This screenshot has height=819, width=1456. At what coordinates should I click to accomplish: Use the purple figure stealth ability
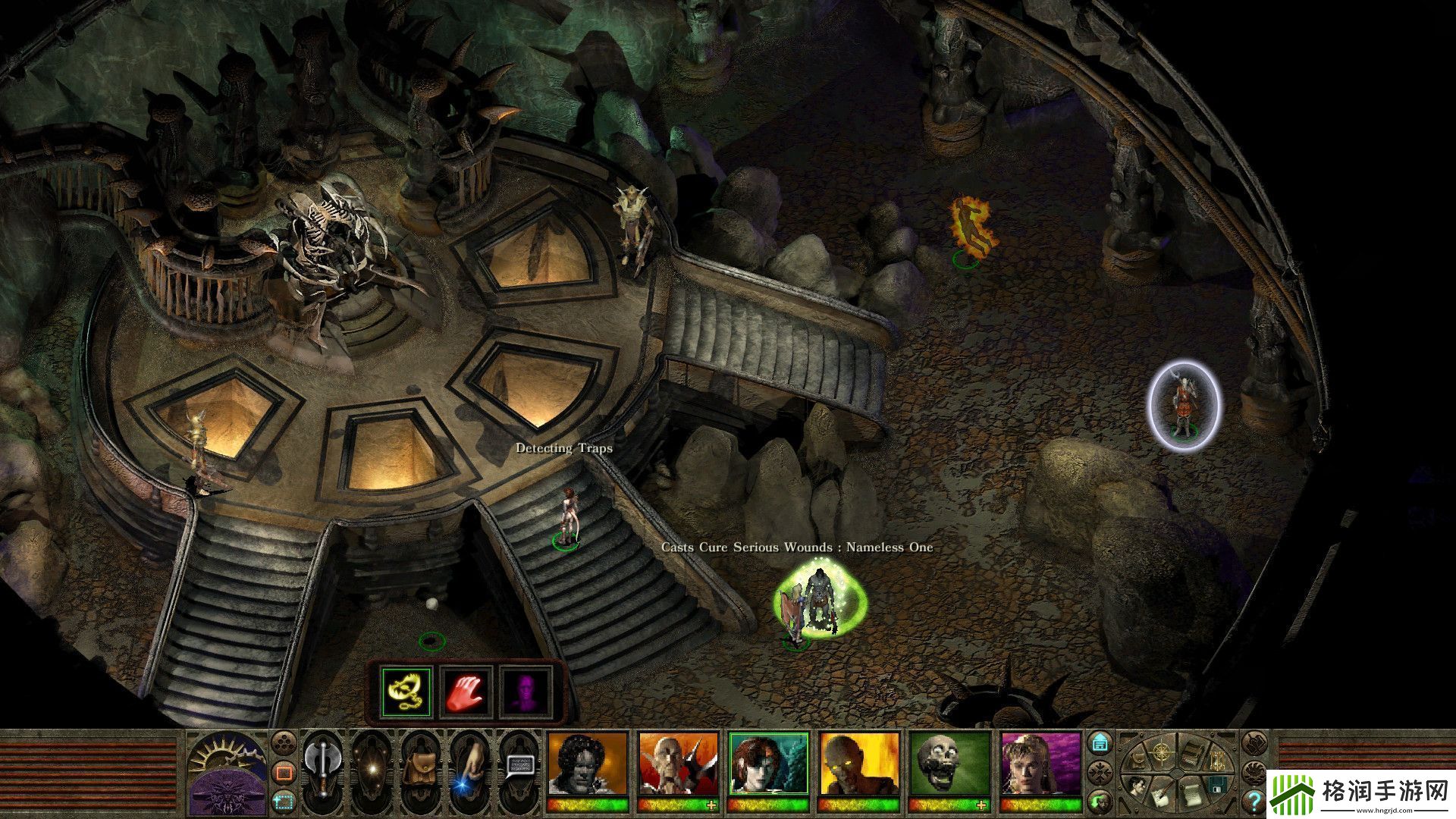tap(526, 692)
